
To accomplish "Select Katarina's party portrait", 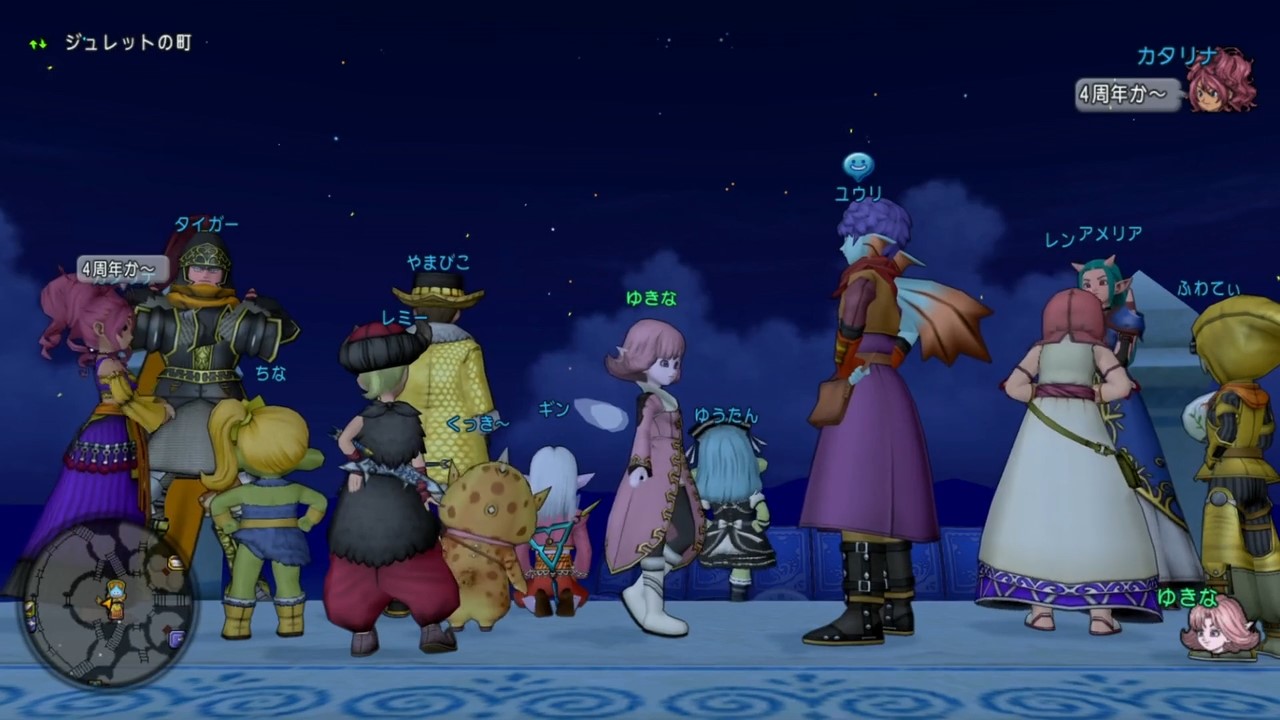I will coord(1221,82).
